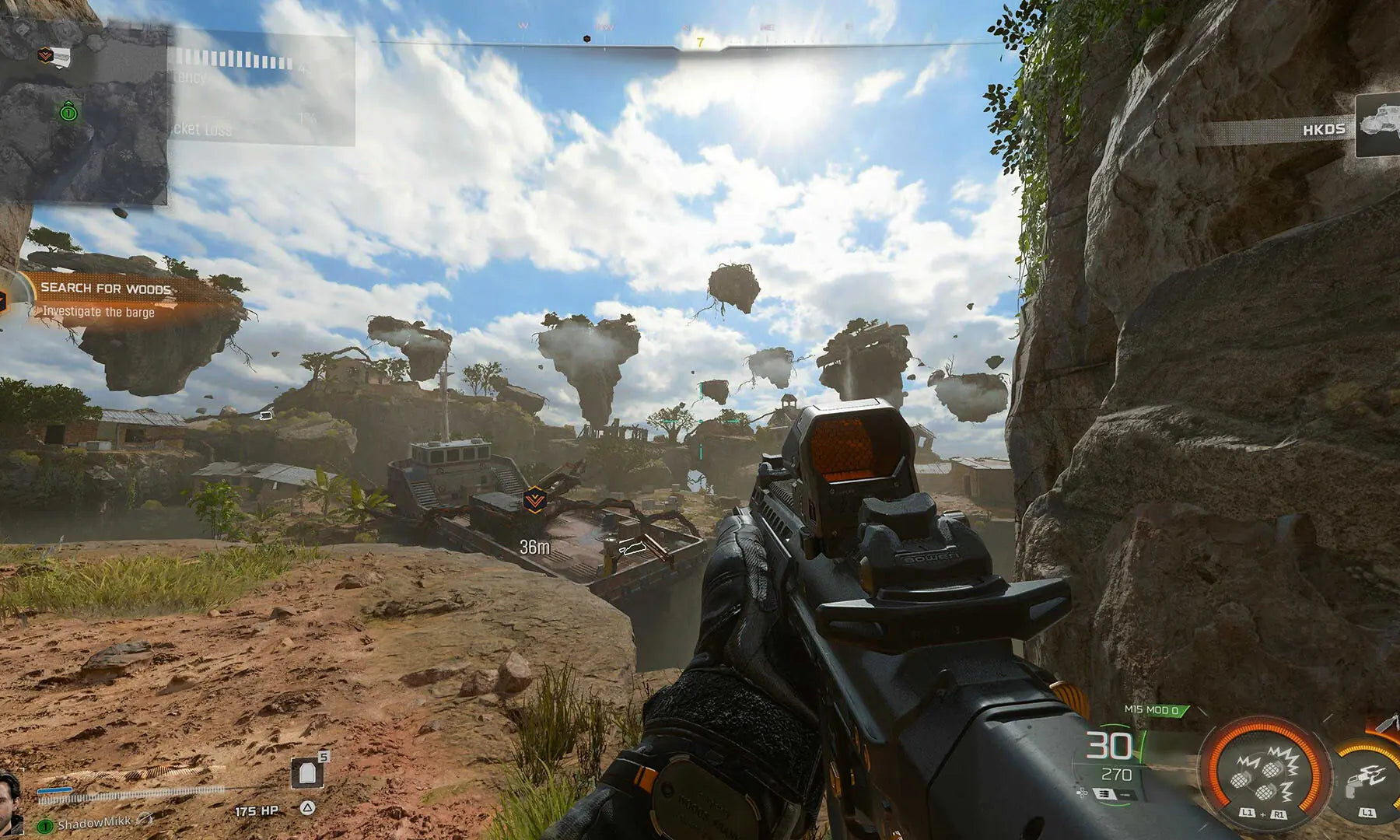Screen dimensions: 1400x840
Task: Select the Search for Woods objective tracker
Action: pyautogui.click(x=105, y=298)
